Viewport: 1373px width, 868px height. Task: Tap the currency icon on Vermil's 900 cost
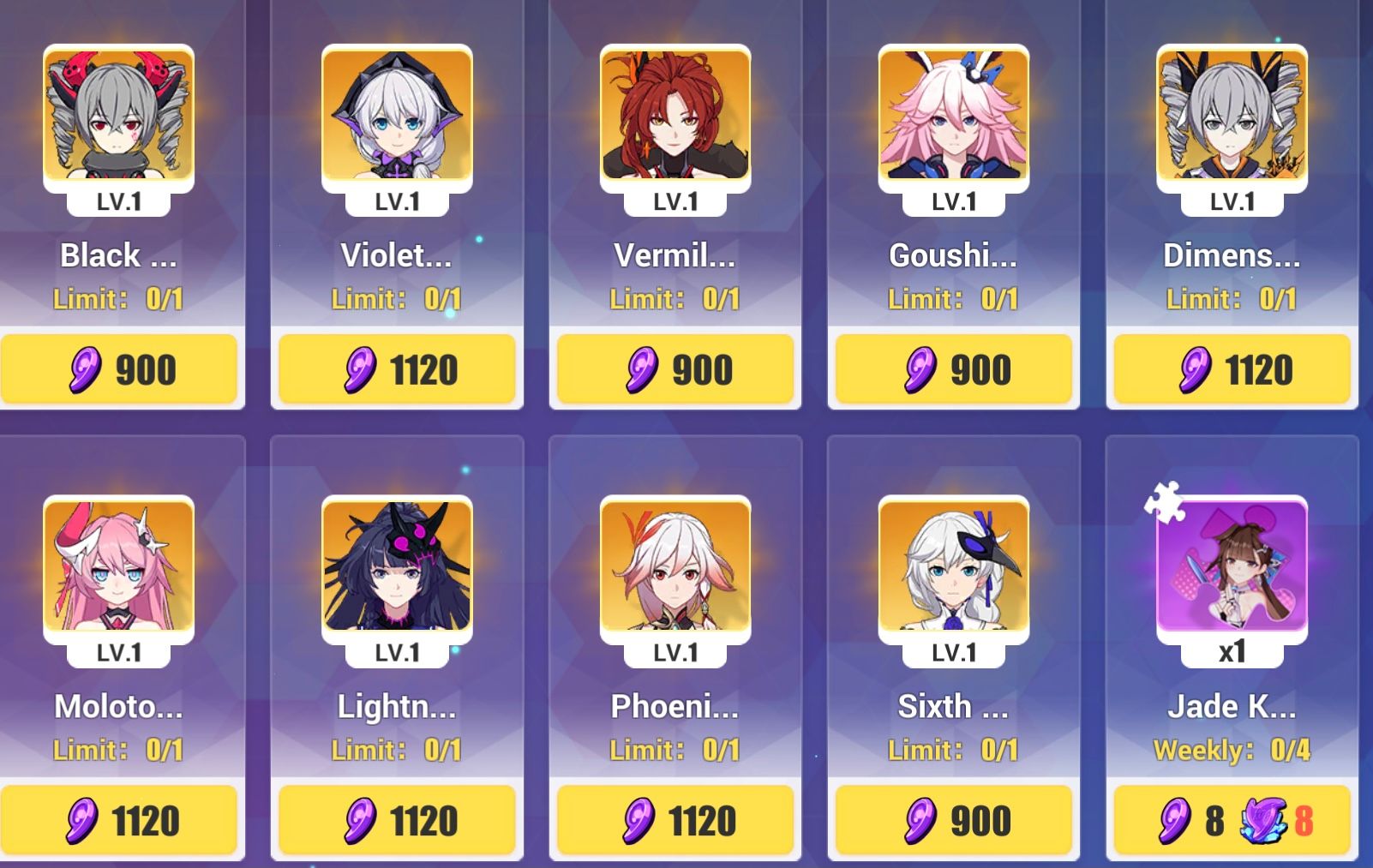(x=640, y=368)
